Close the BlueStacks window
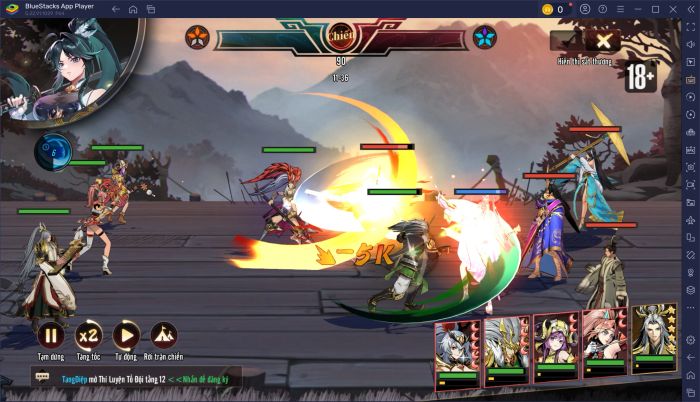Viewport: 700px width, 402px height. [x=691, y=9]
